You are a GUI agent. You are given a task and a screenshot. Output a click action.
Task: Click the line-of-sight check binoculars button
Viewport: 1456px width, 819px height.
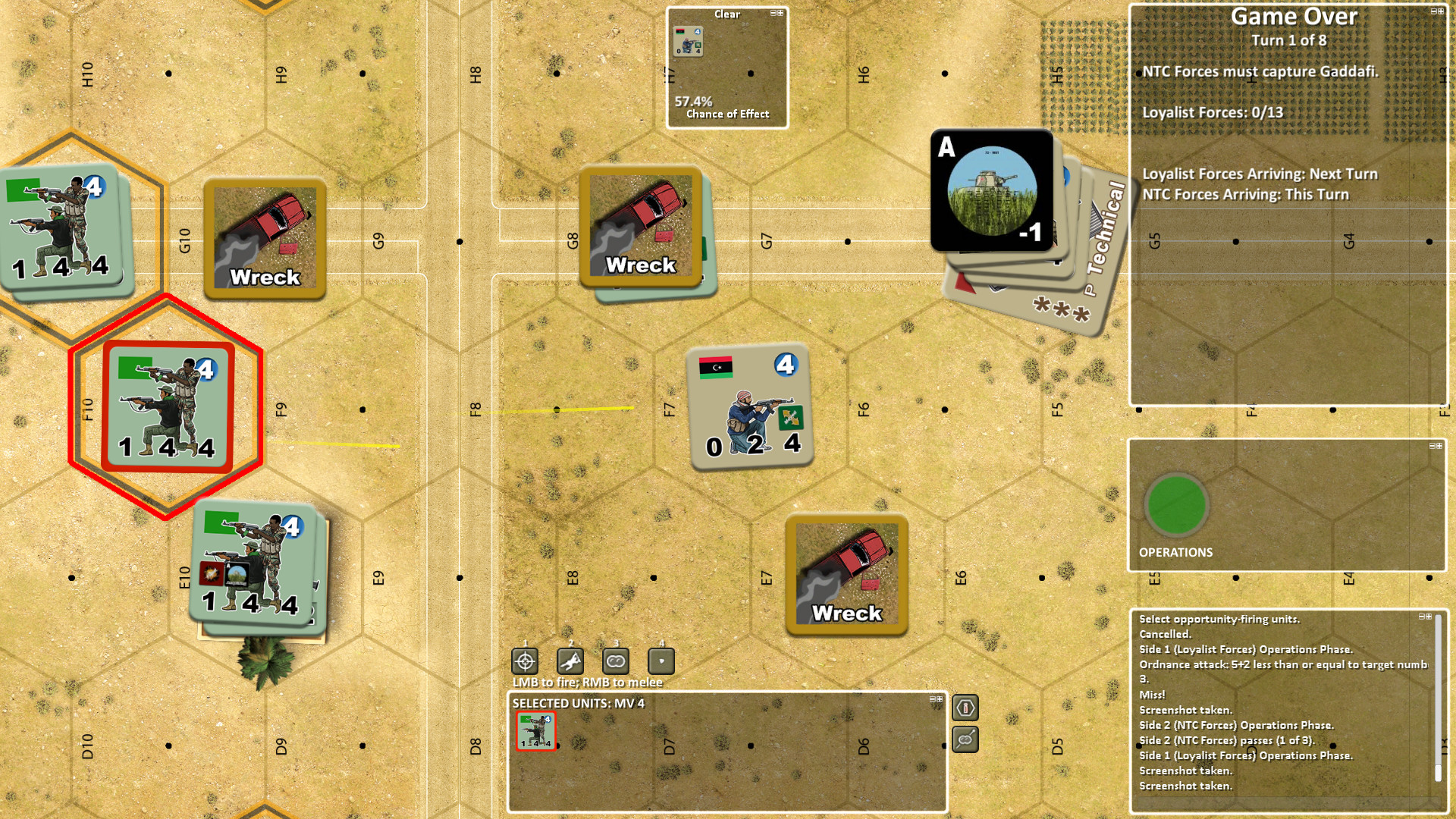(x=965, y=739)
